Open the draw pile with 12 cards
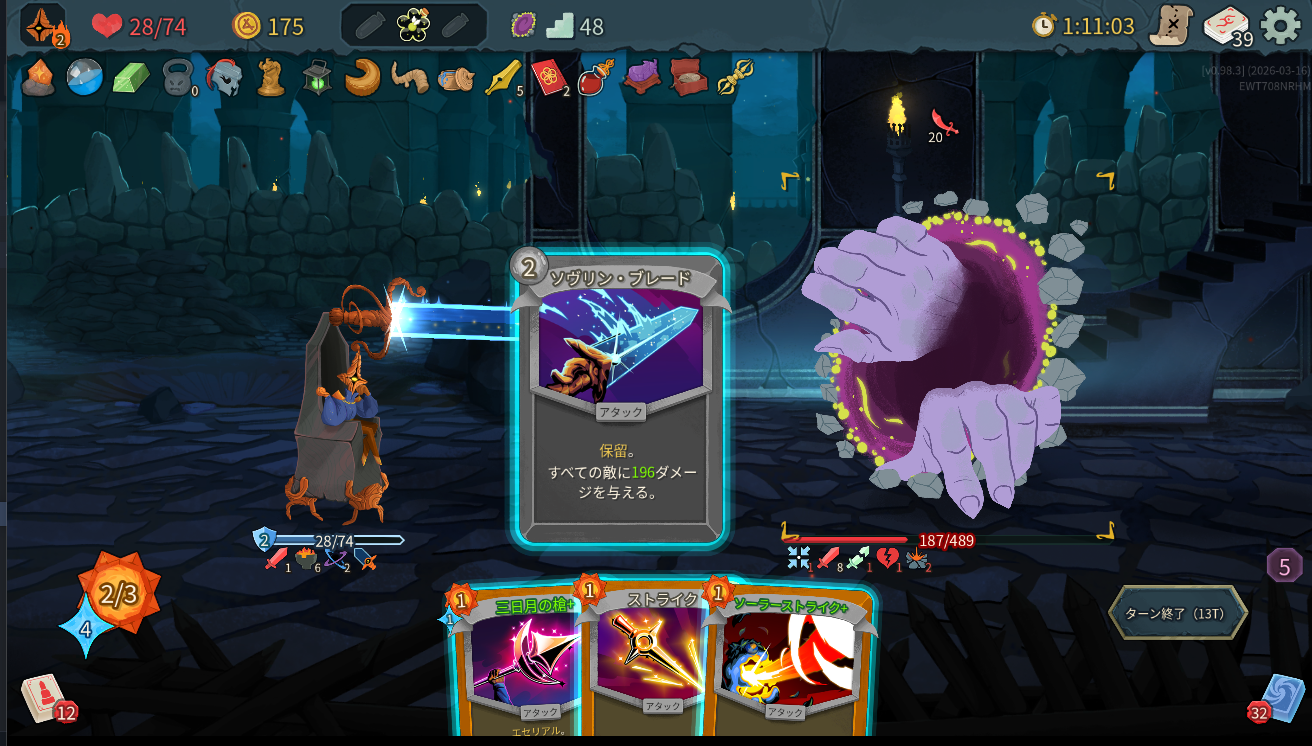Image resolution: width=1312 pixels, height=746 pixels. [x=44, y=697]
